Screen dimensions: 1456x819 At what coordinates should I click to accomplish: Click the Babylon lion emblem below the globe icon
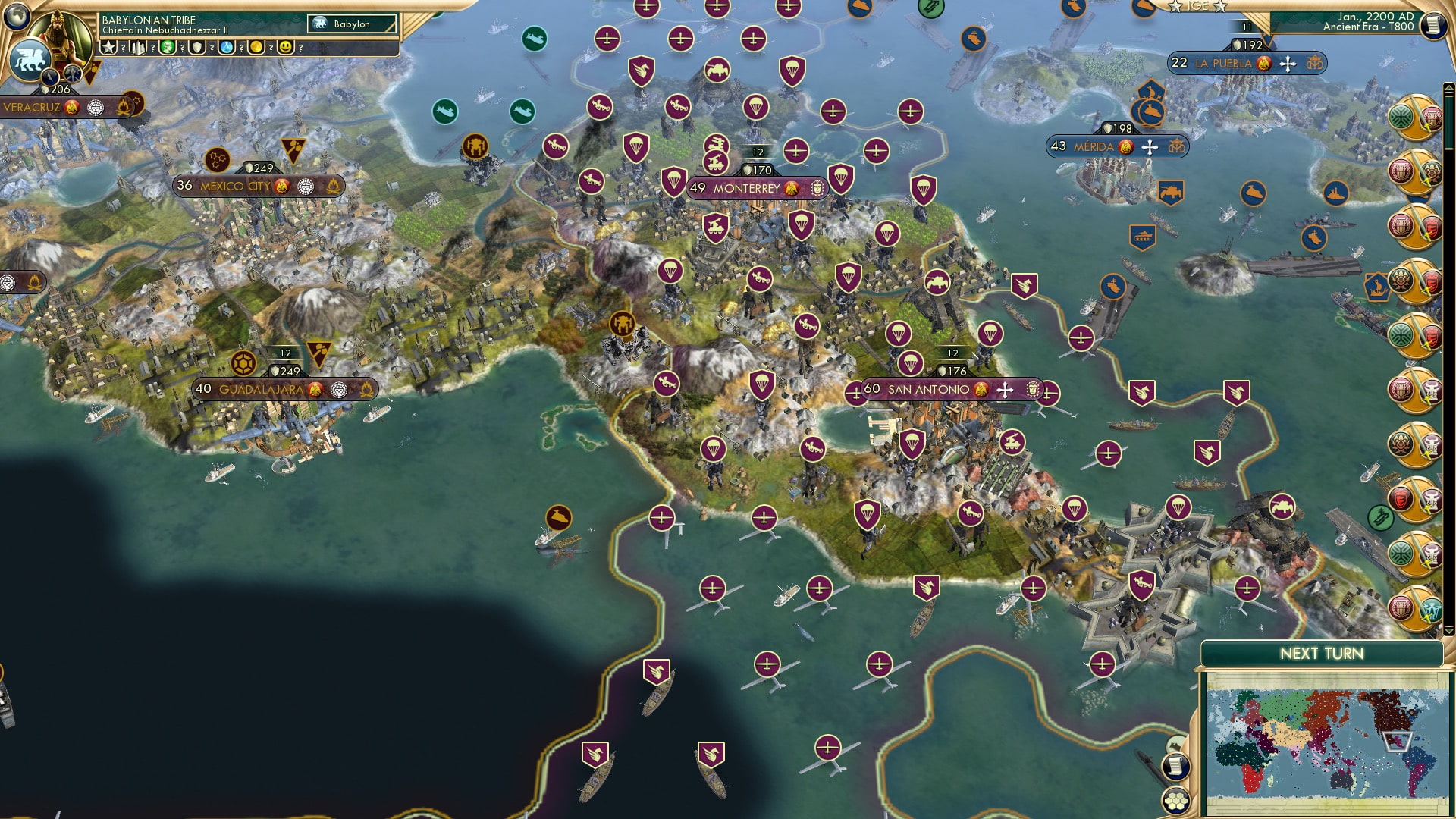(x=30, y=61)
